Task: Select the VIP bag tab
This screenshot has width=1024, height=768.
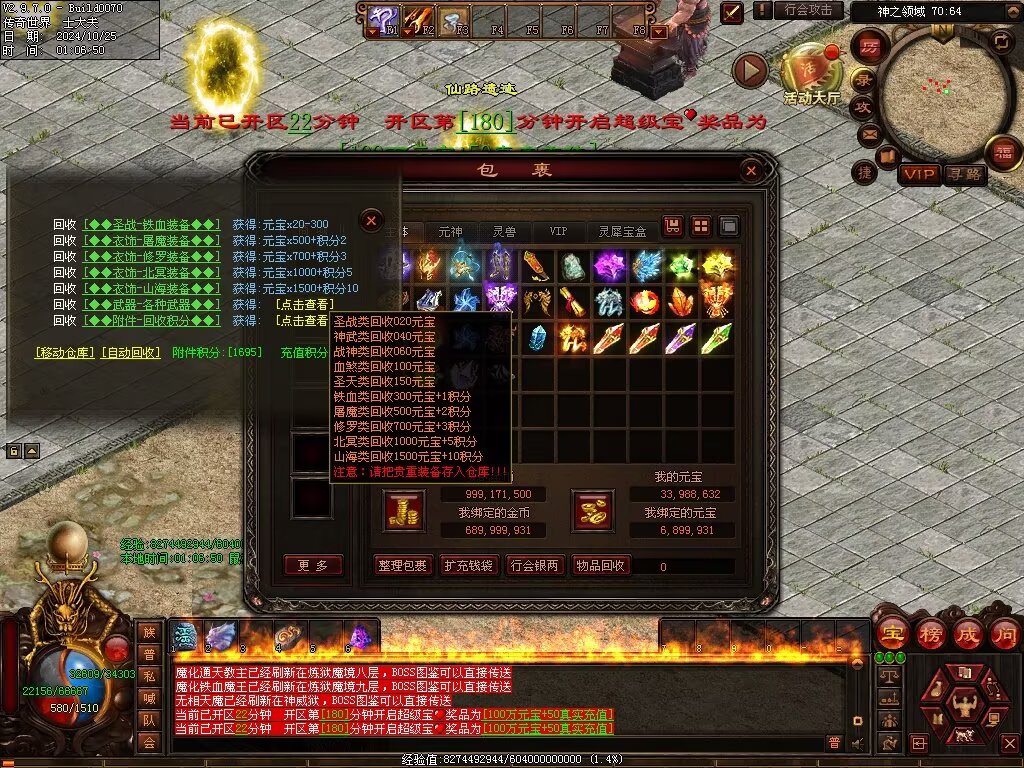Action: click(558, 231)
